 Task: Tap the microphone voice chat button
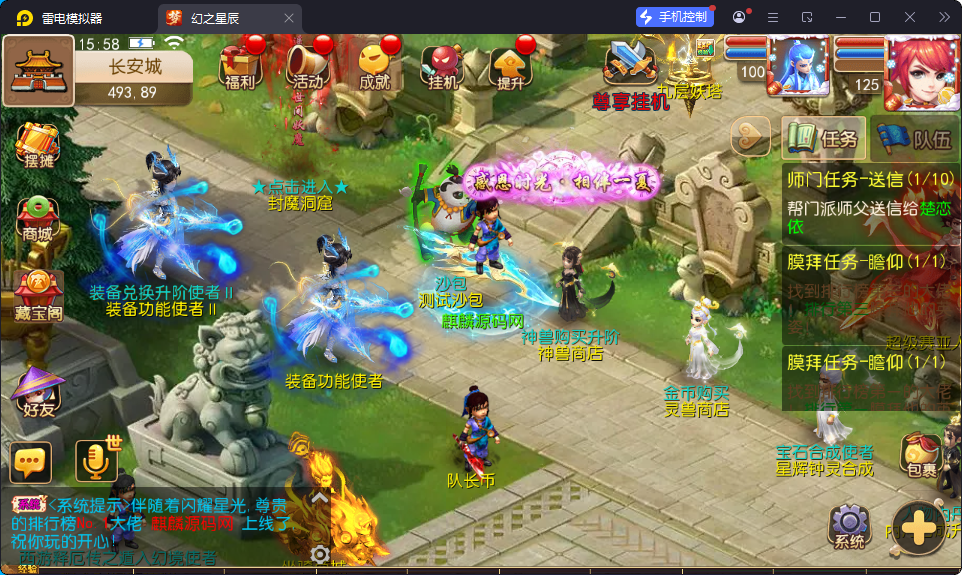[x=96, y=461]
